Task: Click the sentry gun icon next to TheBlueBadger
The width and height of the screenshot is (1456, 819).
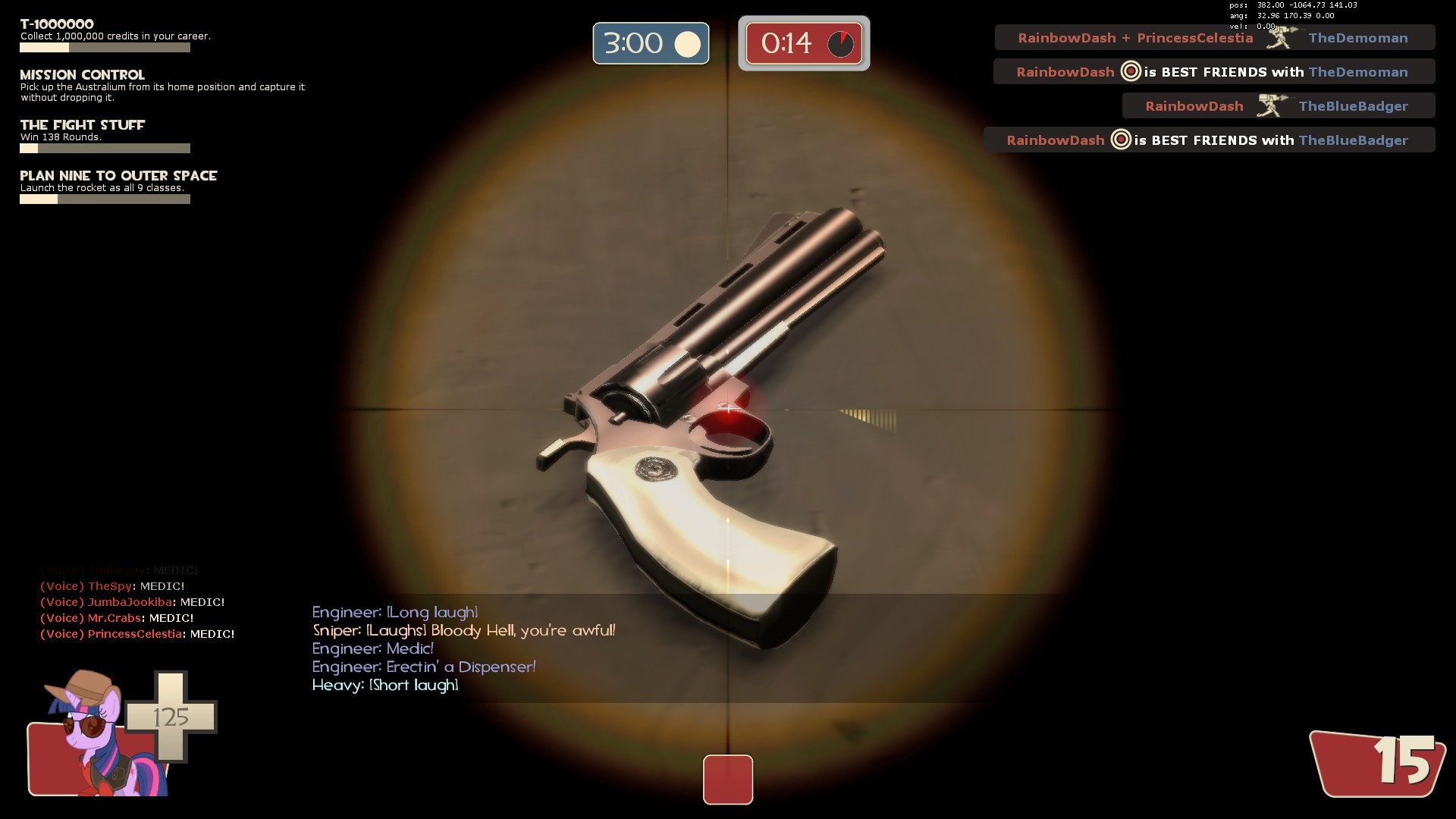Action: tap(1268, 105)
